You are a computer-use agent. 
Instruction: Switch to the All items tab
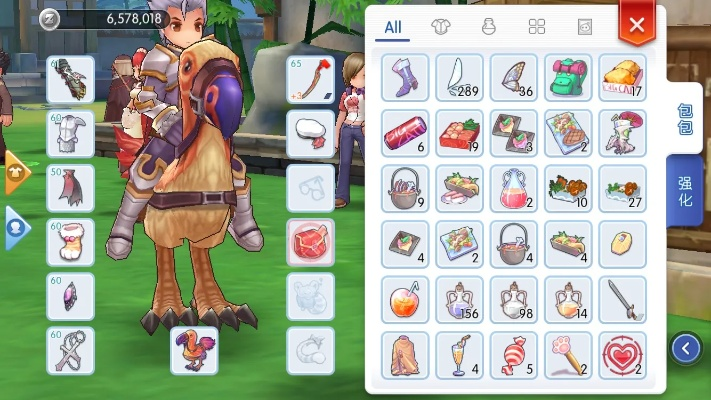(x=393, y=28)
